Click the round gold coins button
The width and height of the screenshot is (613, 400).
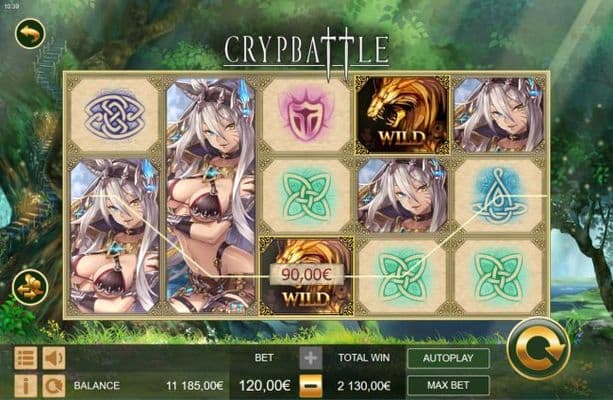coord(29,287)
